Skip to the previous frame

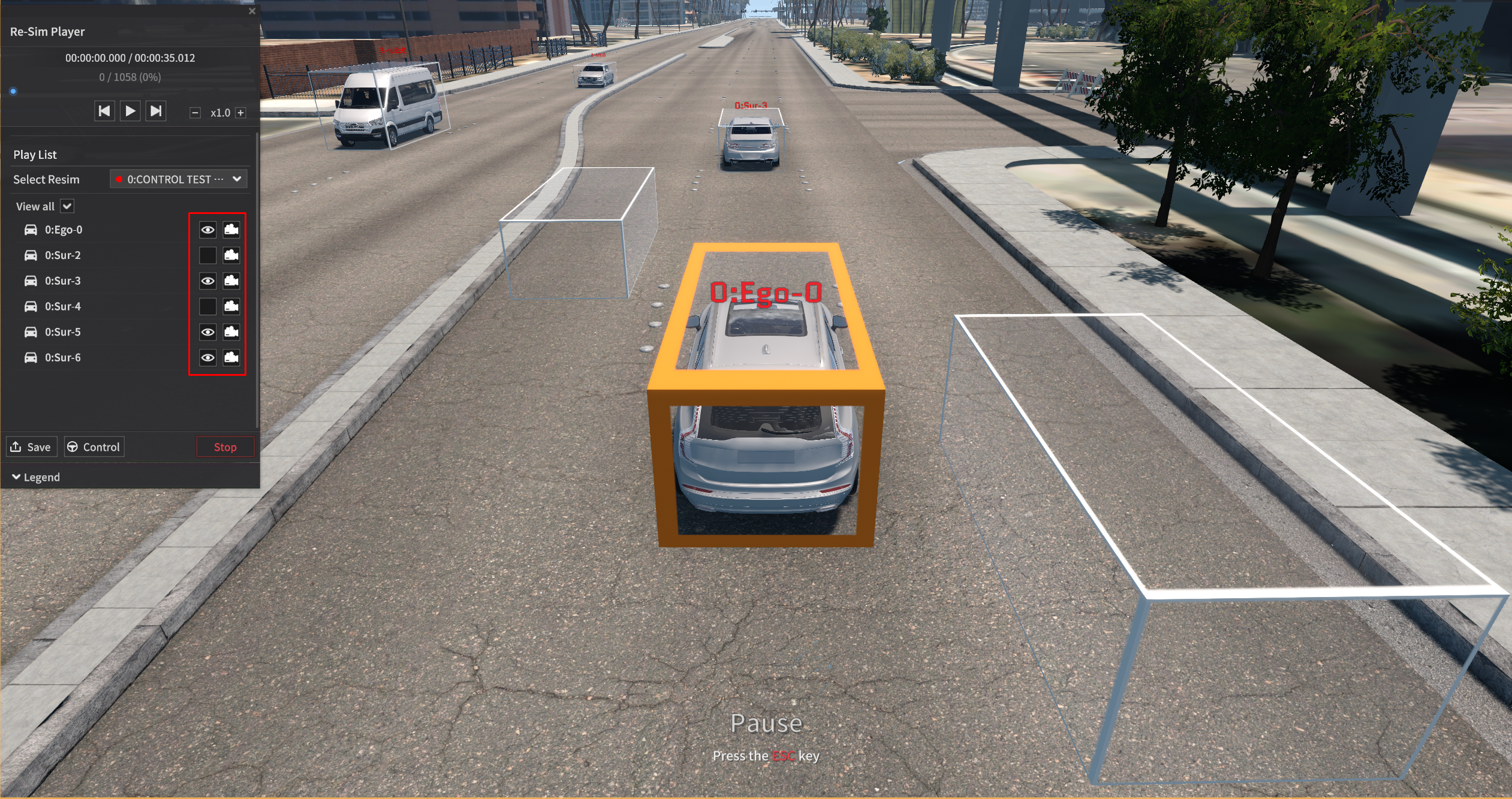104,111
